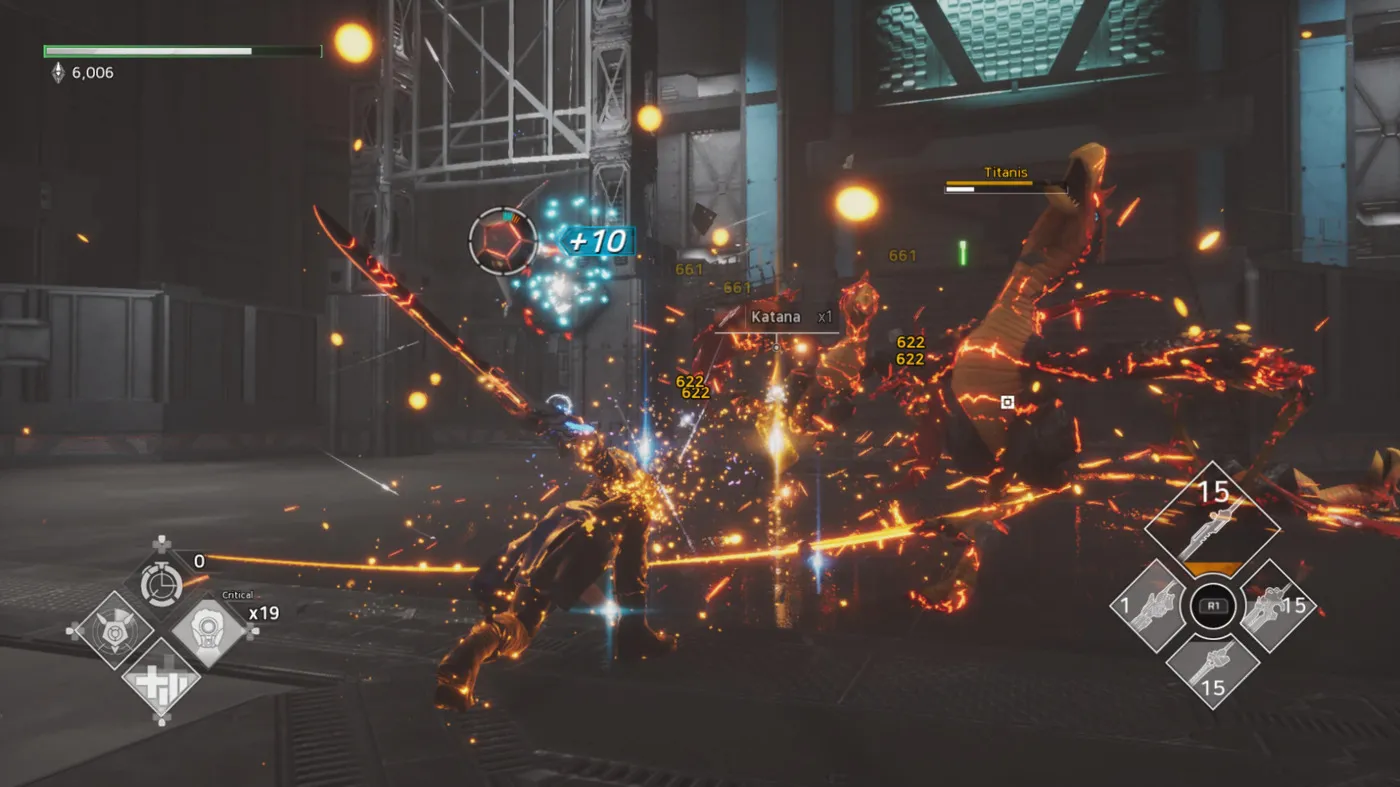Choose the active weapon slot with orange marker
This screenshot has width=1400, height=787.
coord(1212,526)
